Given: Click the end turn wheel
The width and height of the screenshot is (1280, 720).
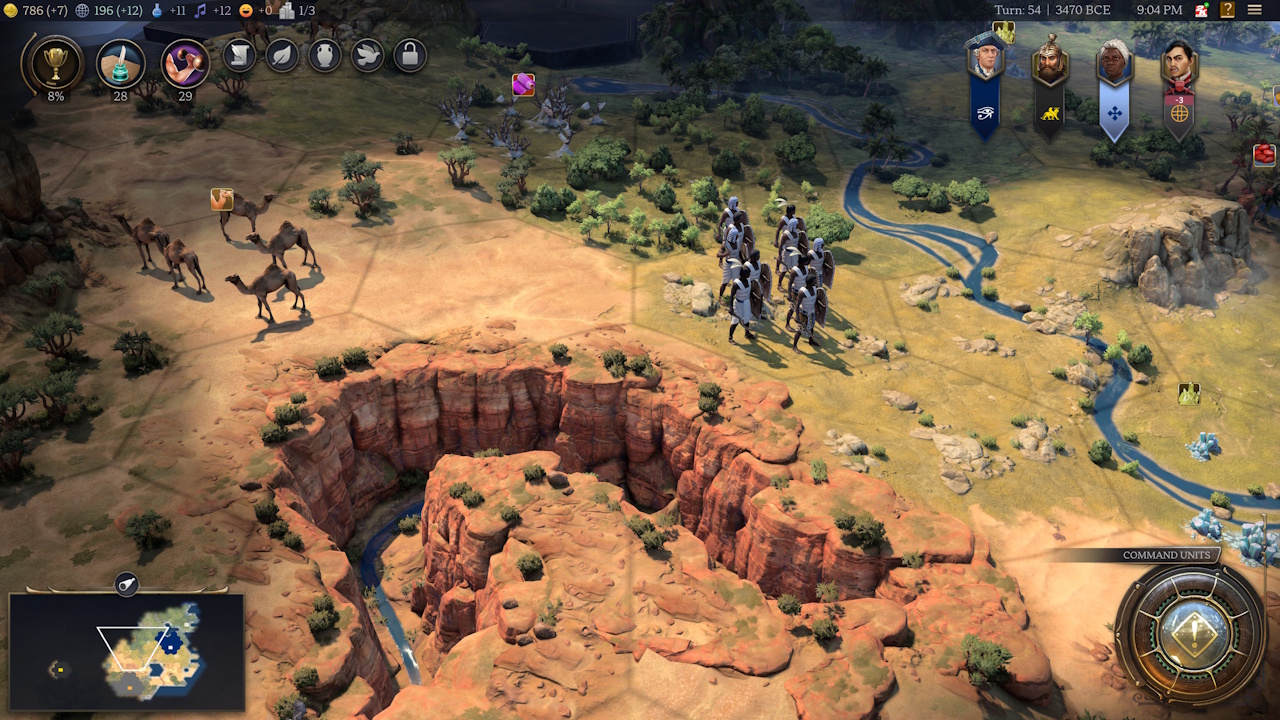Looking at the screenshot, I should pos(1192,634).
